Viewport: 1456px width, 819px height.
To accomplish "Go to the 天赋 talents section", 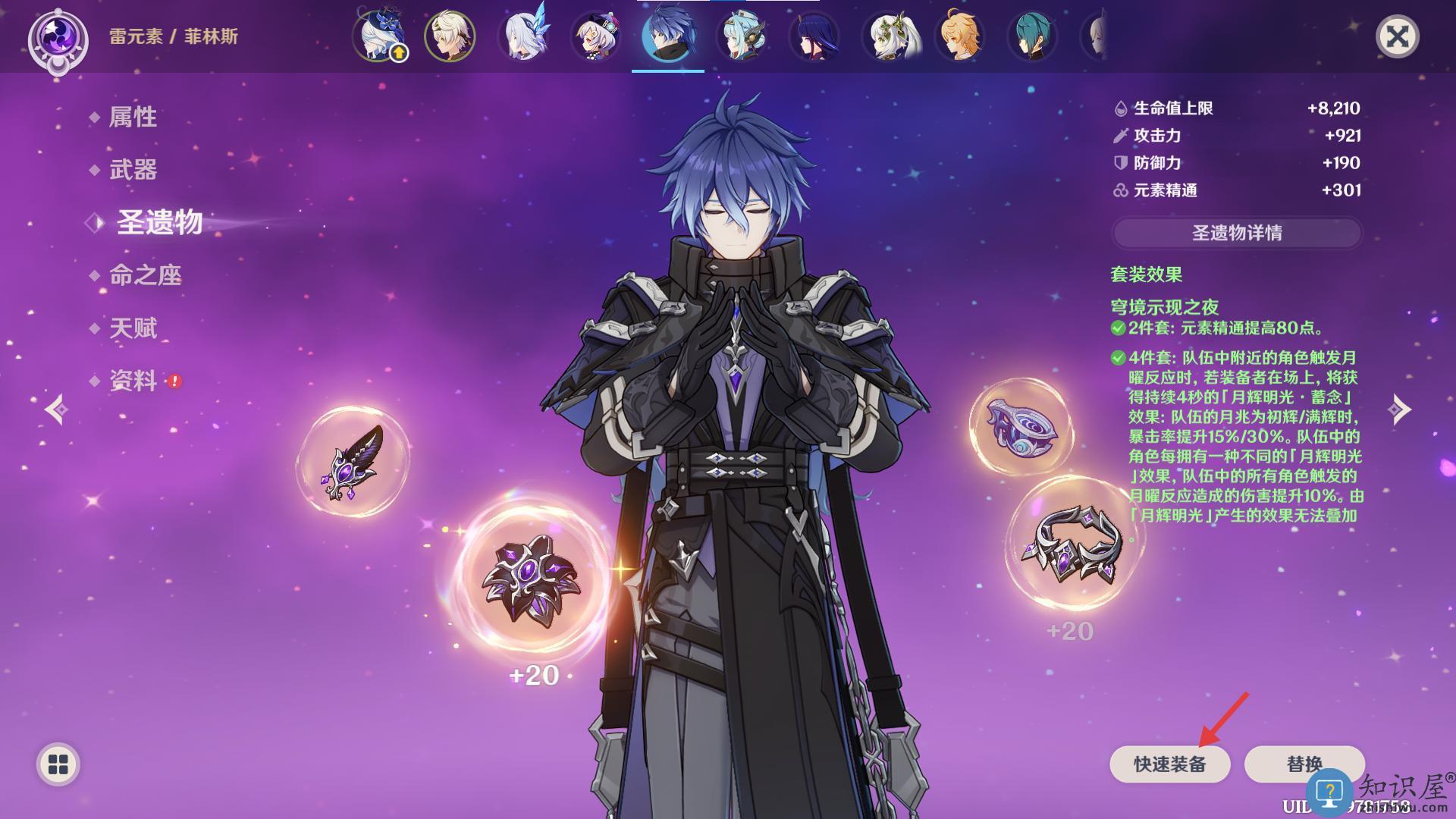I will point(133,328).
